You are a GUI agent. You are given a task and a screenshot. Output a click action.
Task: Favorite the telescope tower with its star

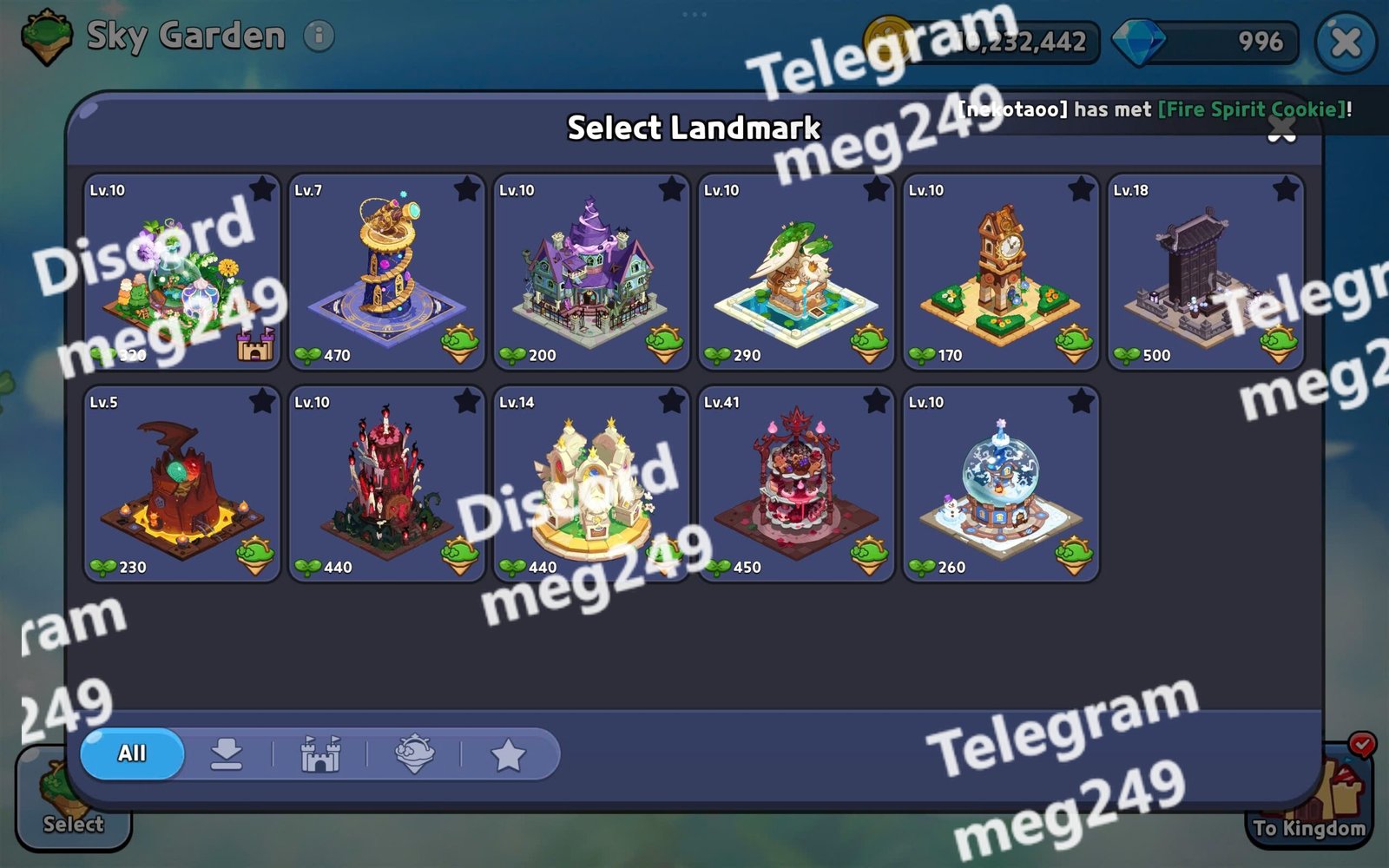467,188
